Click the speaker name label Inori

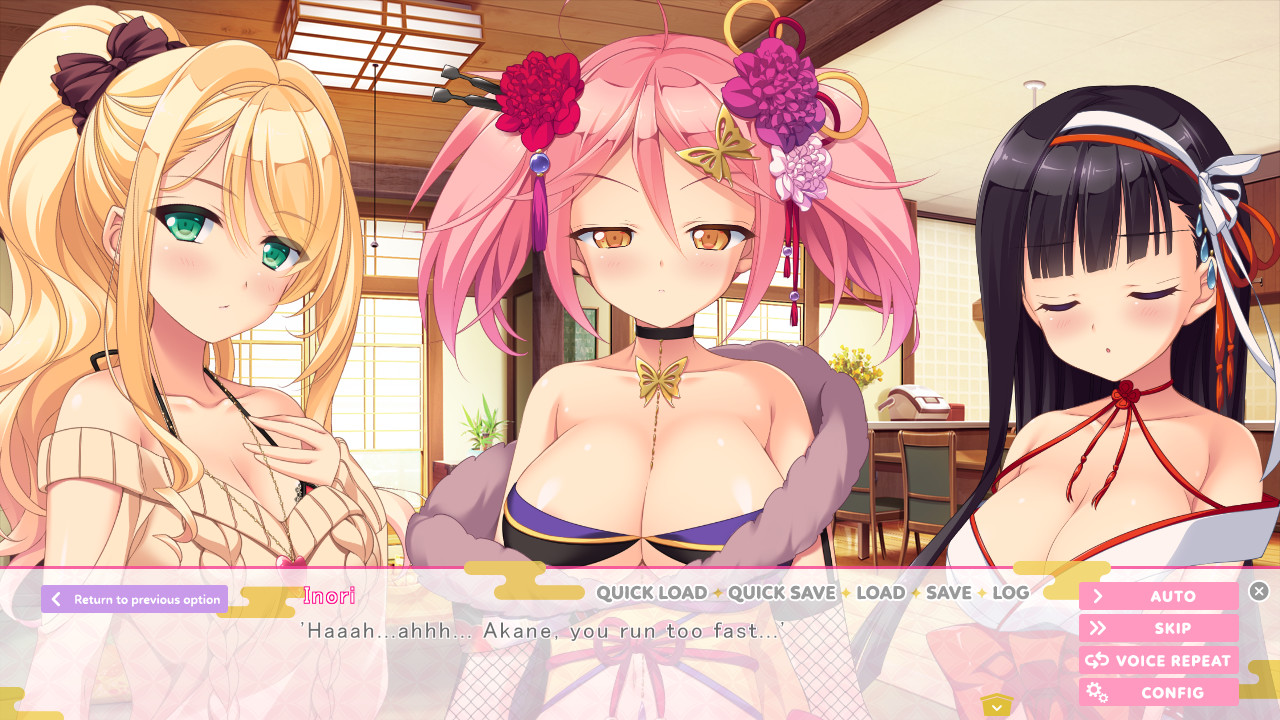pyautogui.click(x=328, y=596)
